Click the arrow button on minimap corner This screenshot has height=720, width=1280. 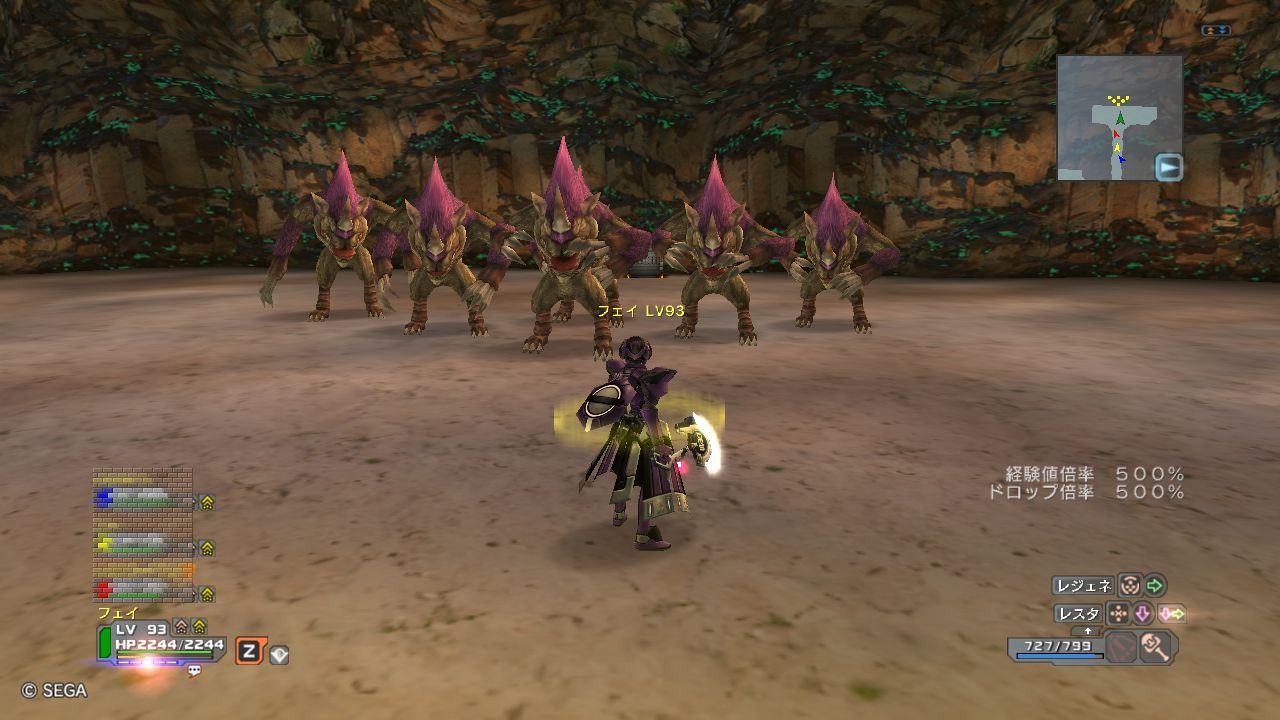[1168, 167]
